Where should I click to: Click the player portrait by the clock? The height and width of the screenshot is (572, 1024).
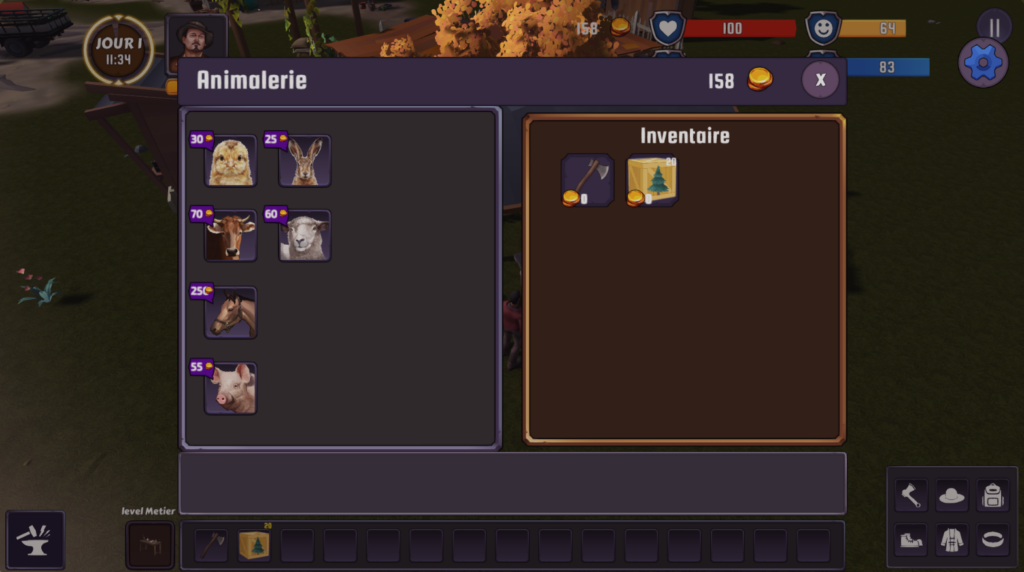tap(196, 42)
